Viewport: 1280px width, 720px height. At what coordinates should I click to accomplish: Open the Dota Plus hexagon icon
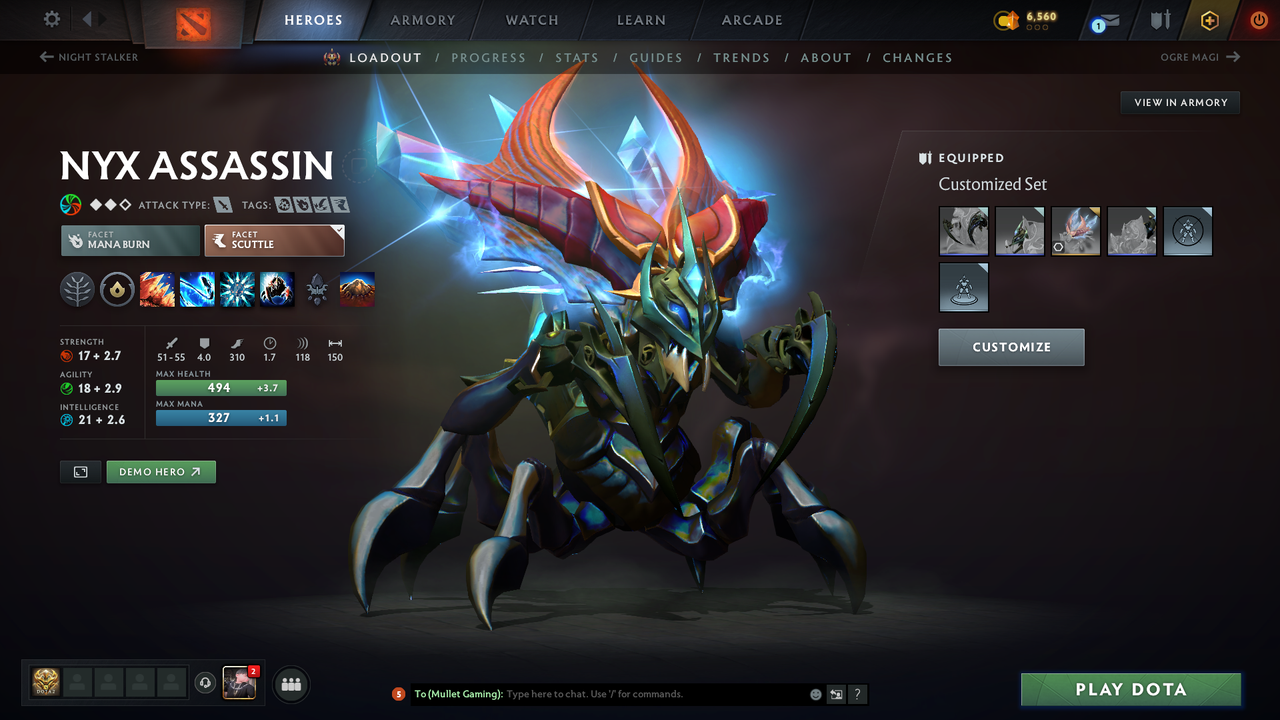pyautogui.click(x=1209, y=19)
